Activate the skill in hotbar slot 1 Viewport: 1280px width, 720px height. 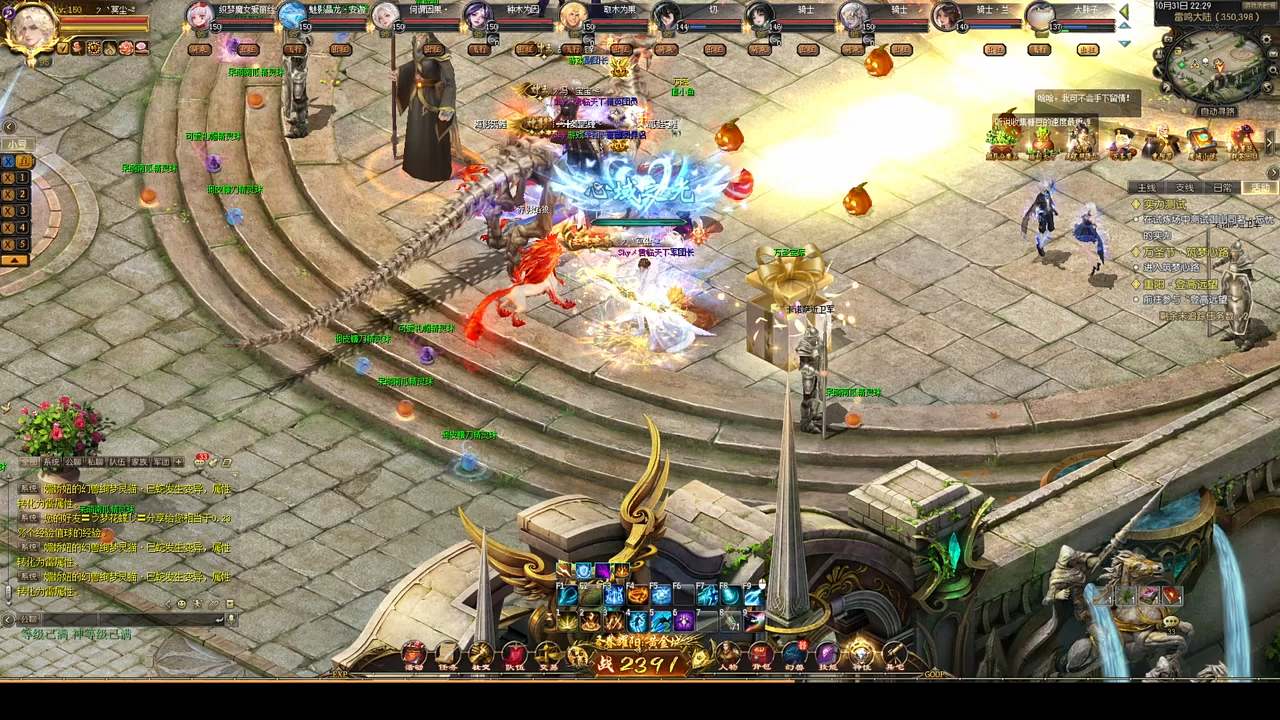(567, 620)
